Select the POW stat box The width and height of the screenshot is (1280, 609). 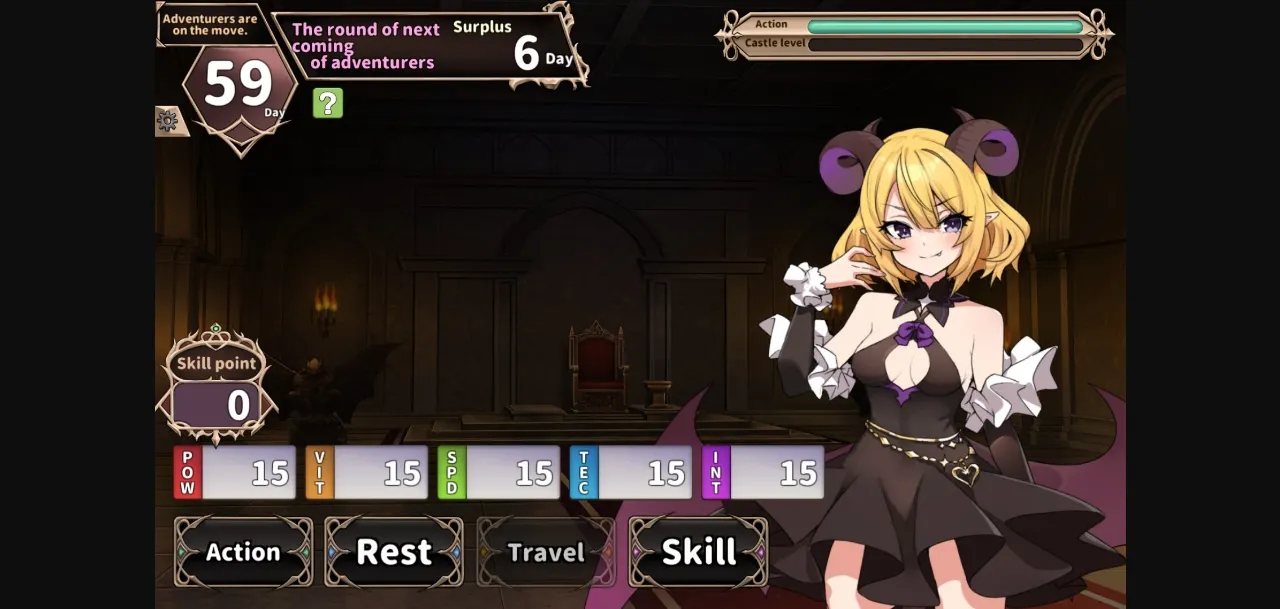coord(235,473)
